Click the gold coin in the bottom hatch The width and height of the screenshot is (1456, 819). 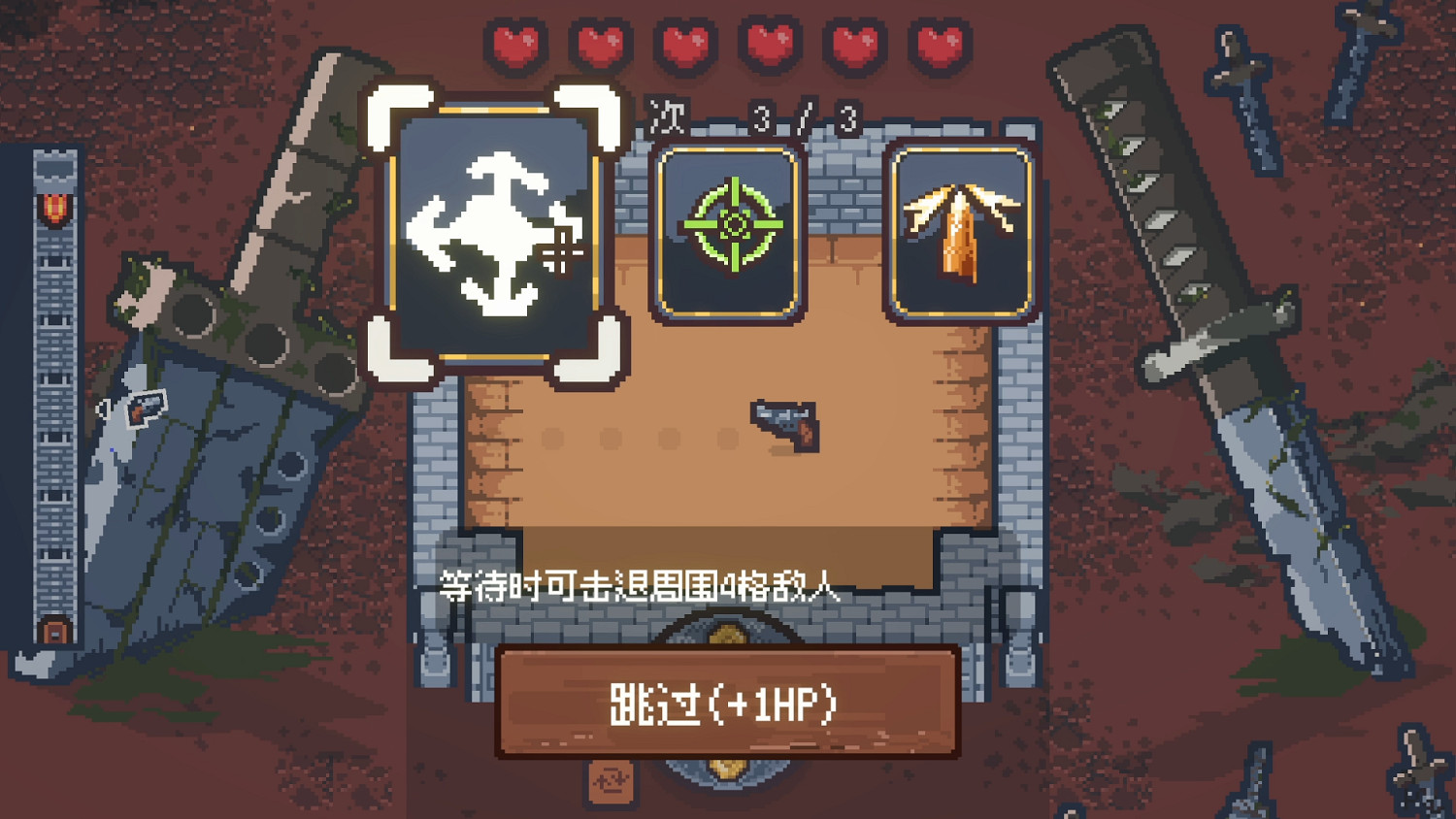tap(726, 770)
